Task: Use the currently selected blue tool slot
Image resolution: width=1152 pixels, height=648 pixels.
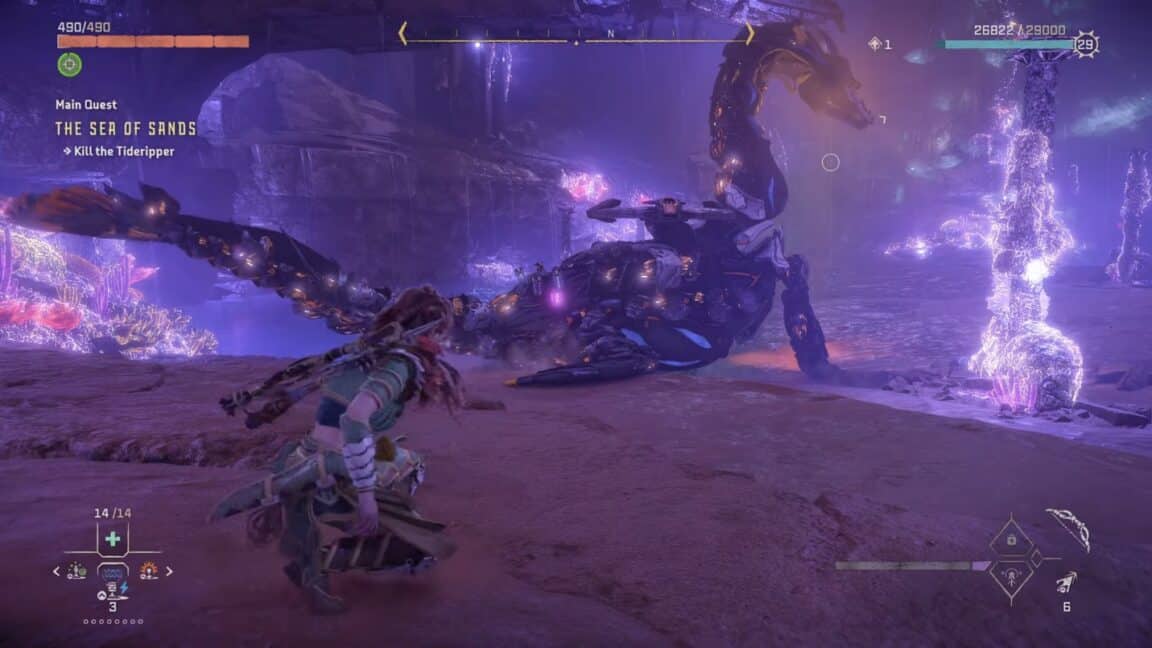Action: coord(112,573)
